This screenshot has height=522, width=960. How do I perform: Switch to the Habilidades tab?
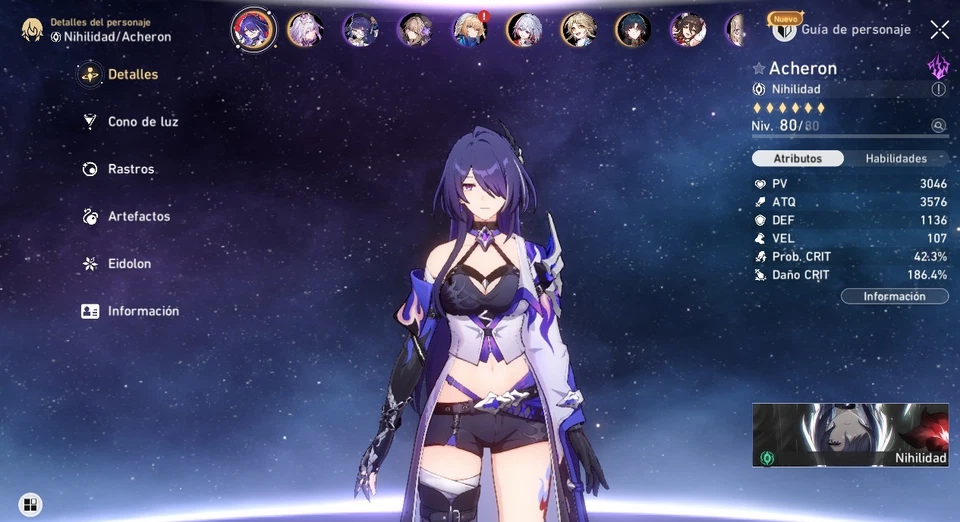[896, 158]
